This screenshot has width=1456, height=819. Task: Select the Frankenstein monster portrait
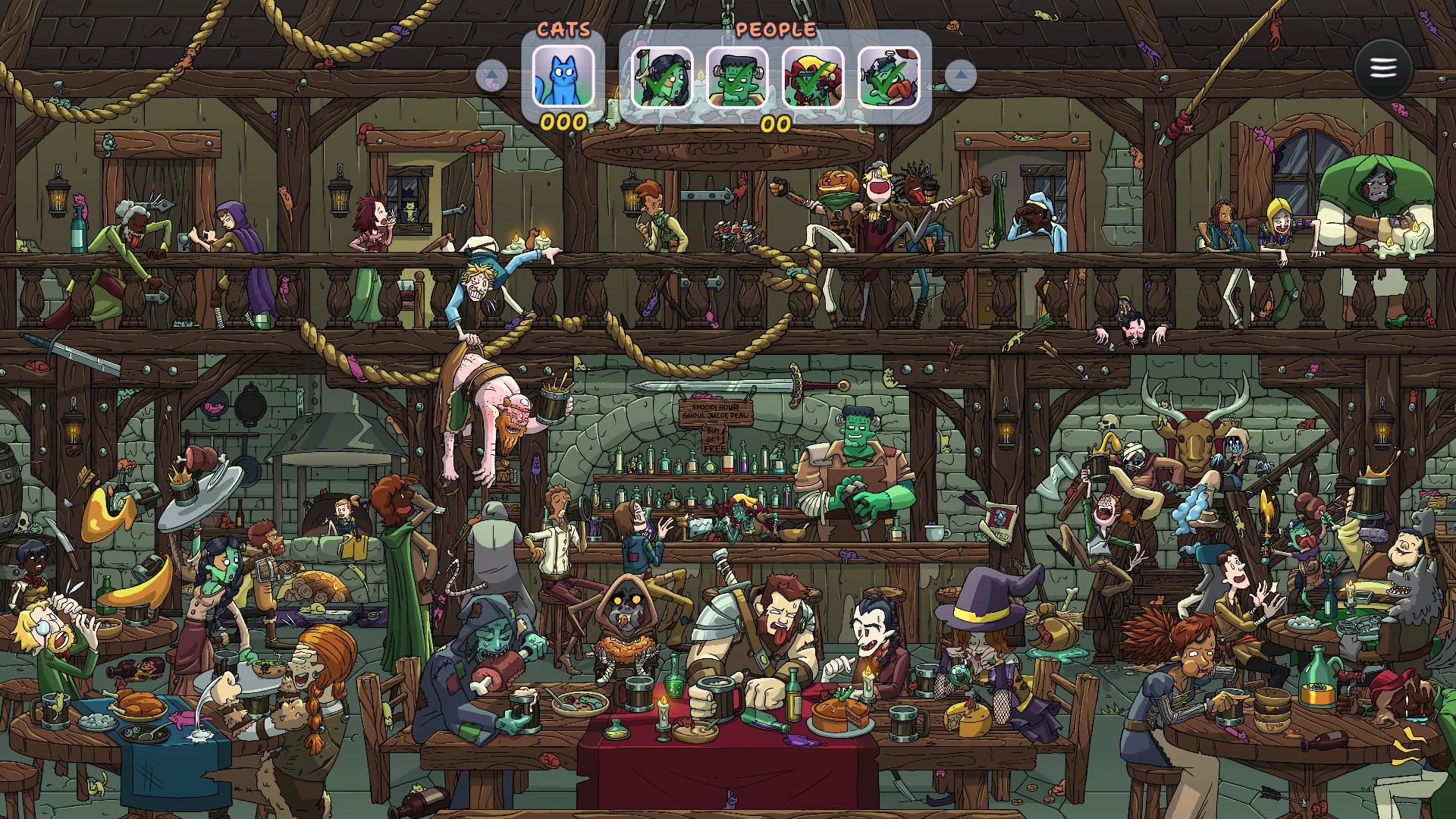737,77
